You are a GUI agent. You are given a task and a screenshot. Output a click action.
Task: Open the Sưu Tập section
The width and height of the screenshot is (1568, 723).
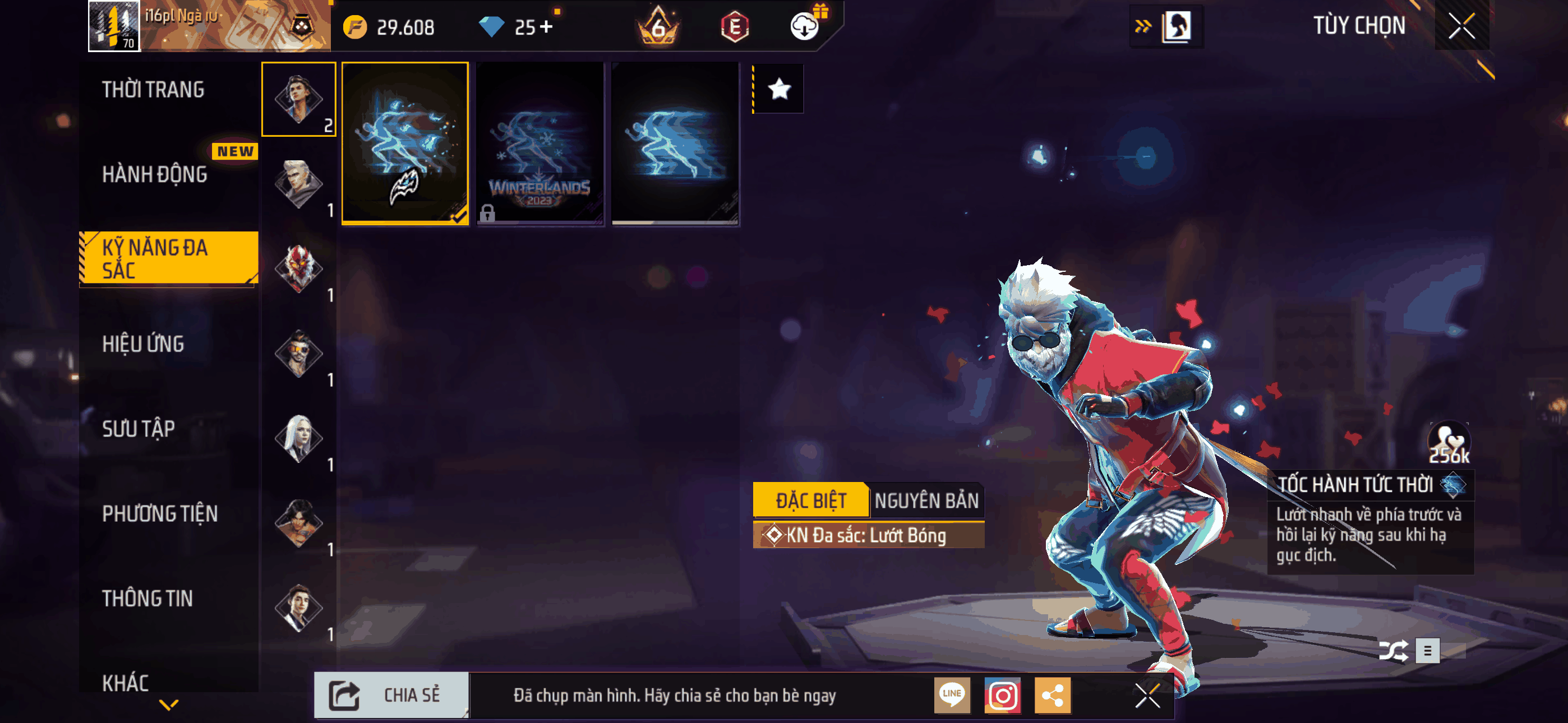pyautogui.click(x=139, y=429)
